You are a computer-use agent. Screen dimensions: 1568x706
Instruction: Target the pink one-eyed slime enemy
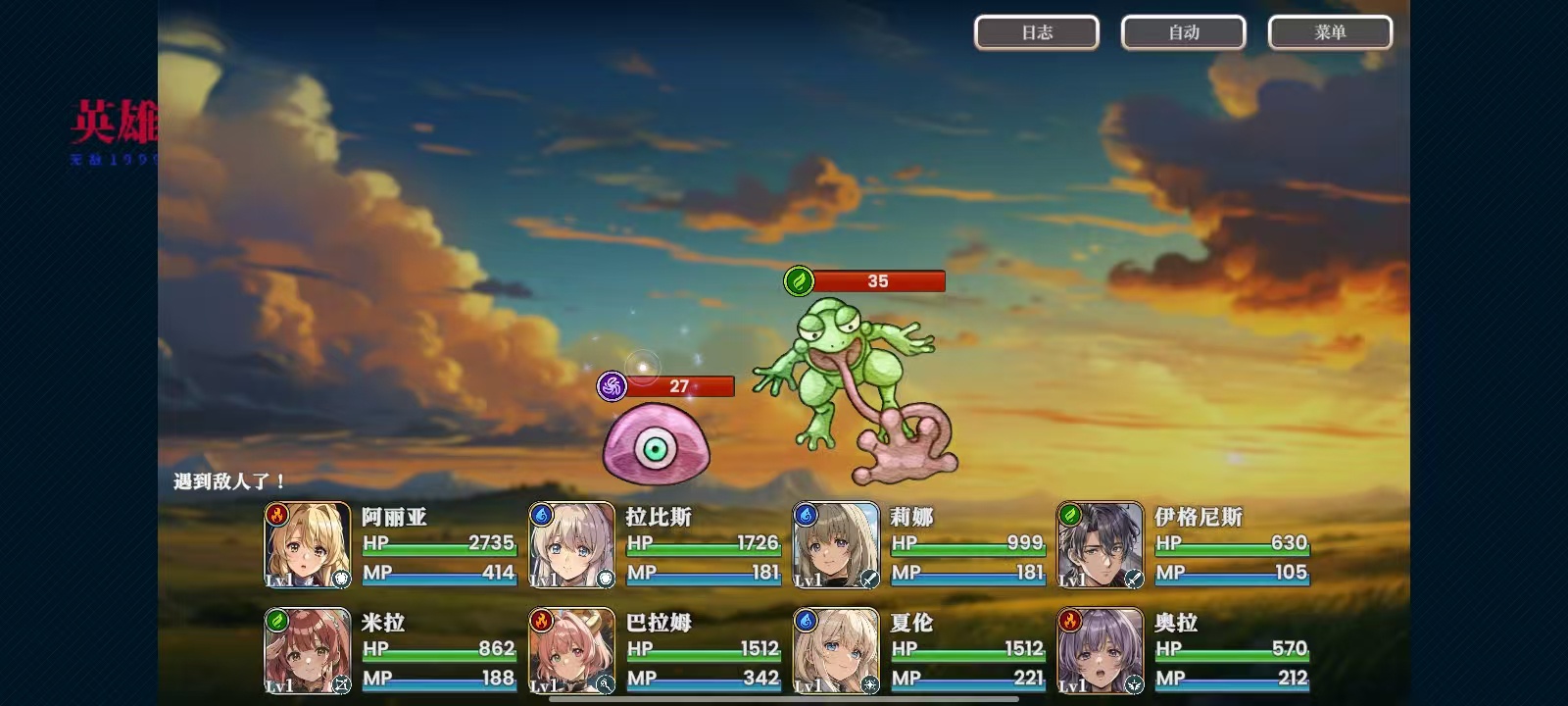656,446
